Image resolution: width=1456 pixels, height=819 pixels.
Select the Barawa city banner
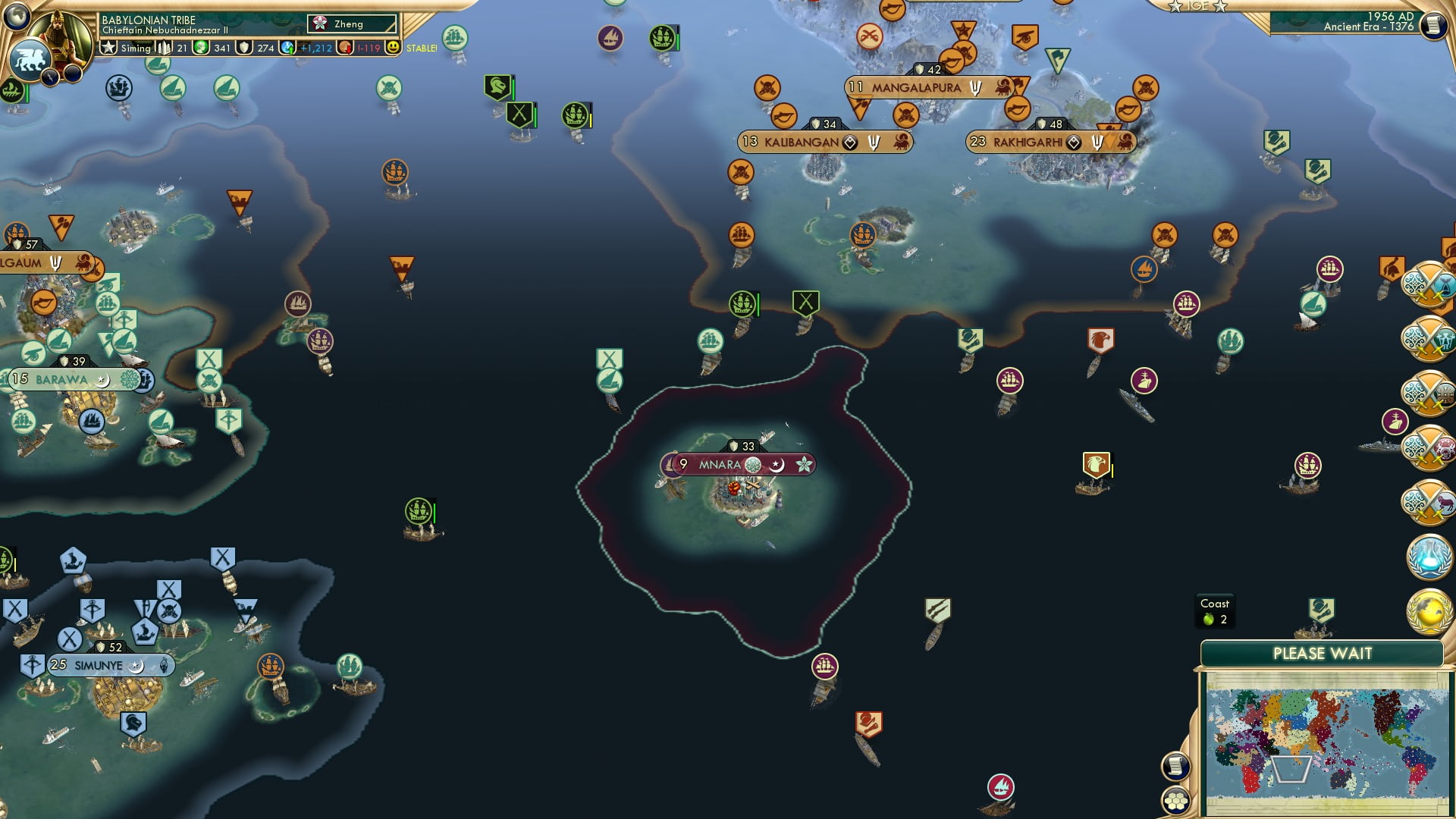(61, 379)
